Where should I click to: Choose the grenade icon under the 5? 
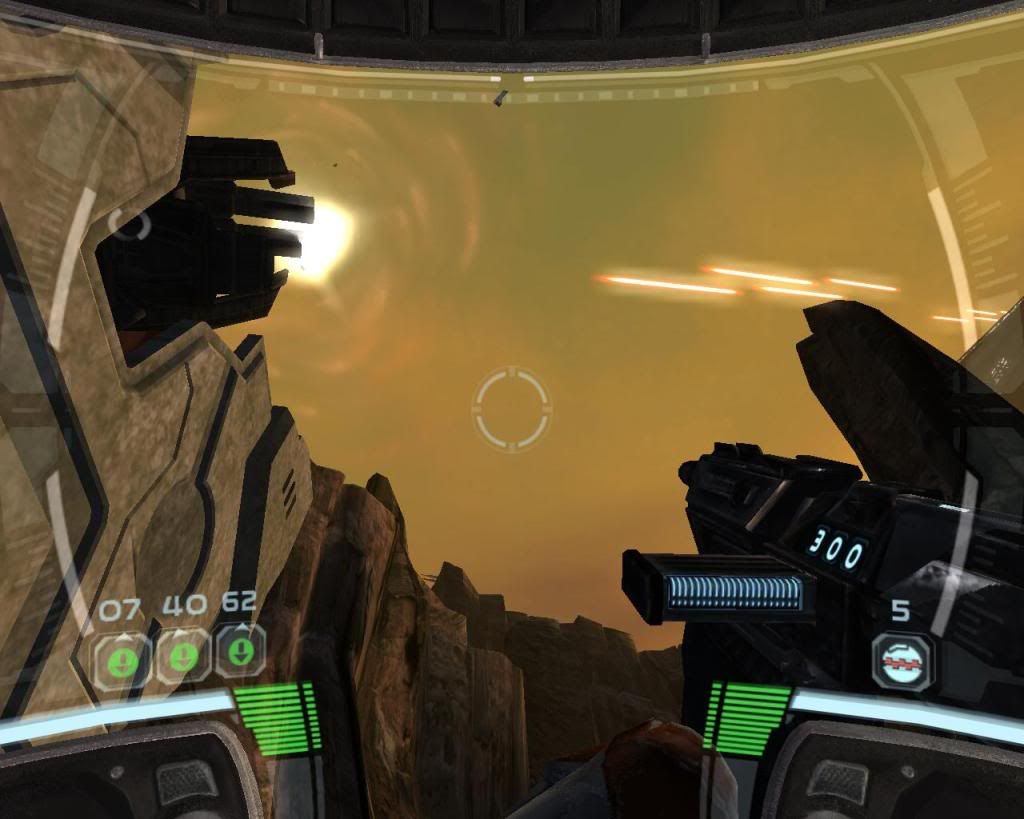coord(901,660)
